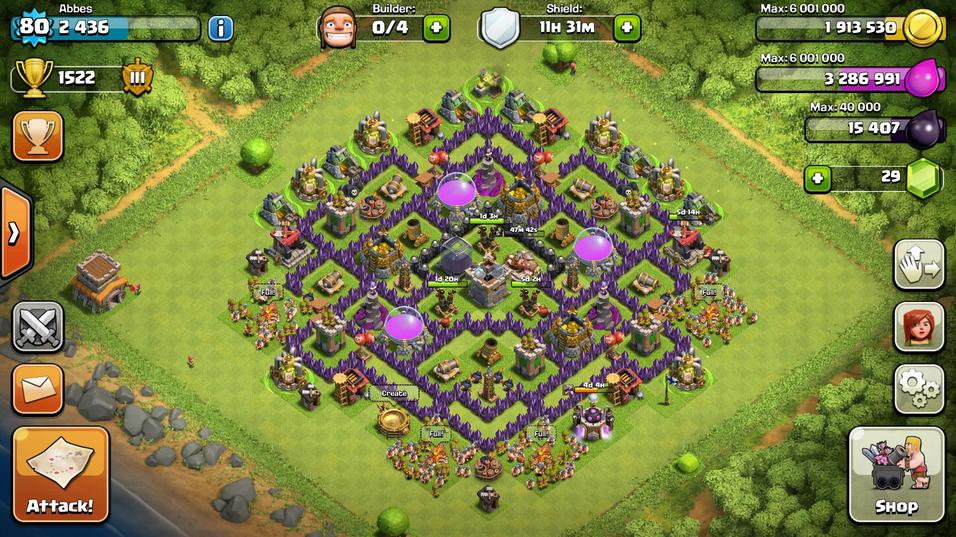Expand the orange side panel arrow
Viewport: 956px width, 537px height.
point(14,233)
